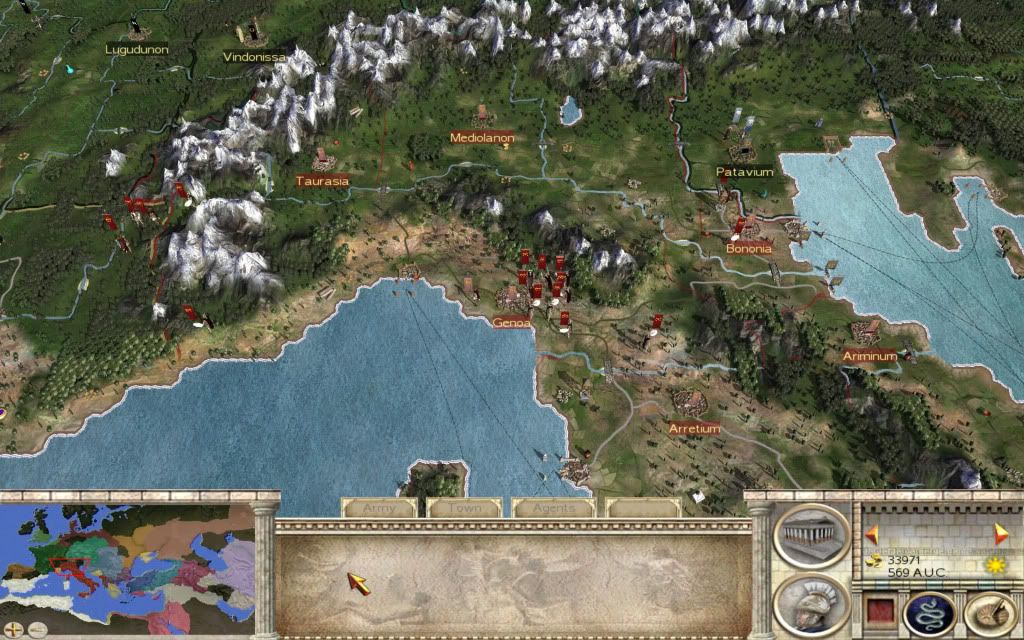This screenshot has width=1024, height=640.
Task: Cycle to previous item with left arrow
Action: pyautogui.click(x=871, y=533)
